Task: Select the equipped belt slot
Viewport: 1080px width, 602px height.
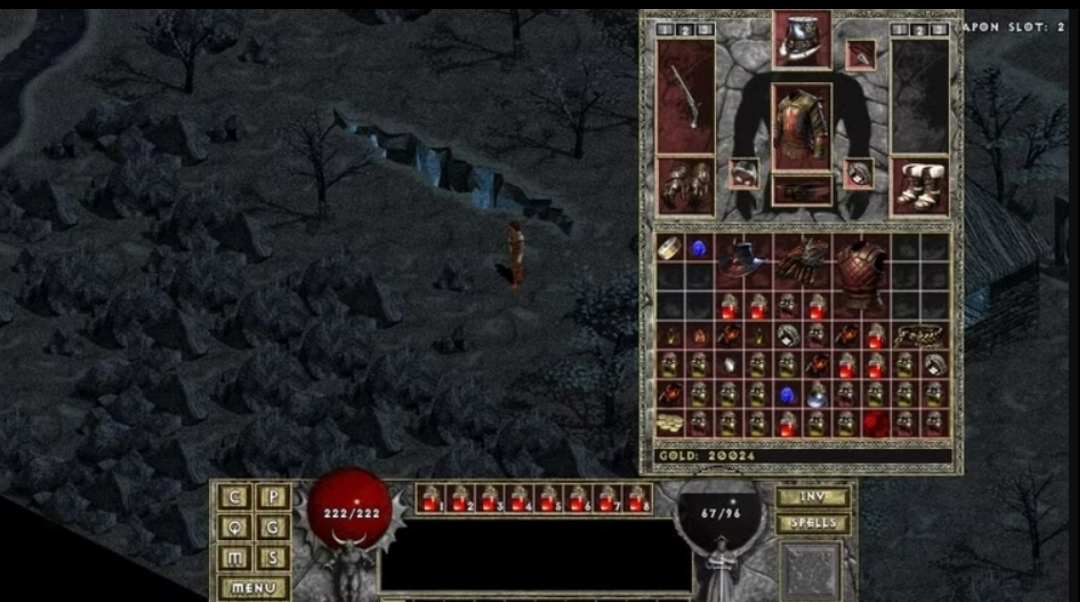Action: [x=801, y=191]
